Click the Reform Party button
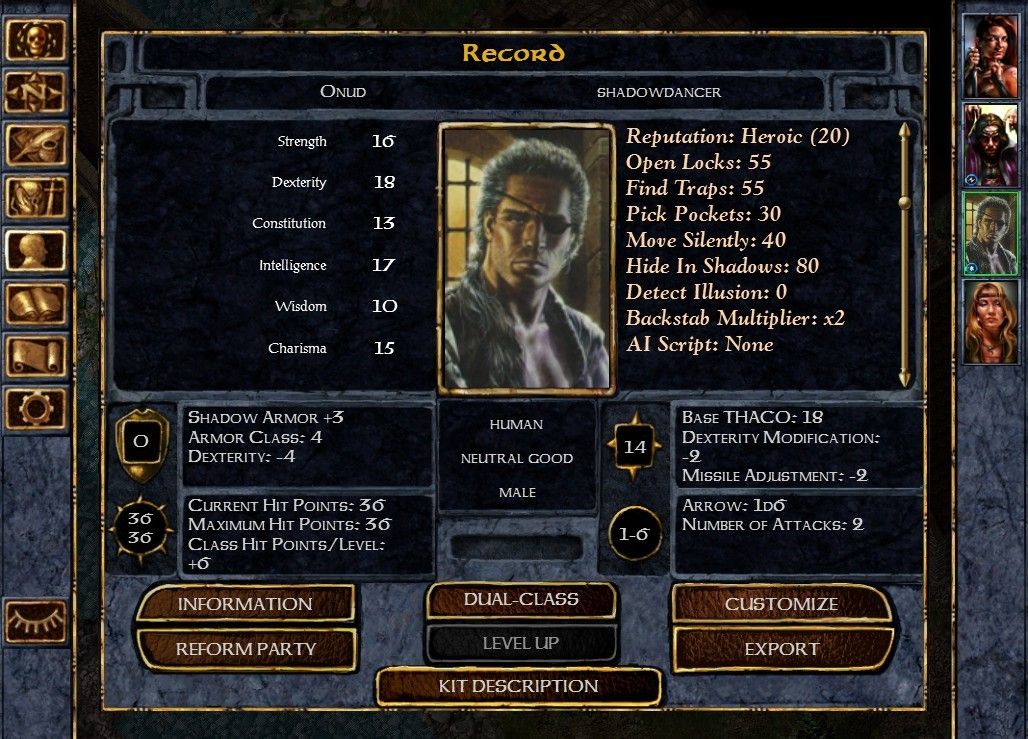This screenshot has height=739, width=1028. pyautogui.click(x=245, y=649)
